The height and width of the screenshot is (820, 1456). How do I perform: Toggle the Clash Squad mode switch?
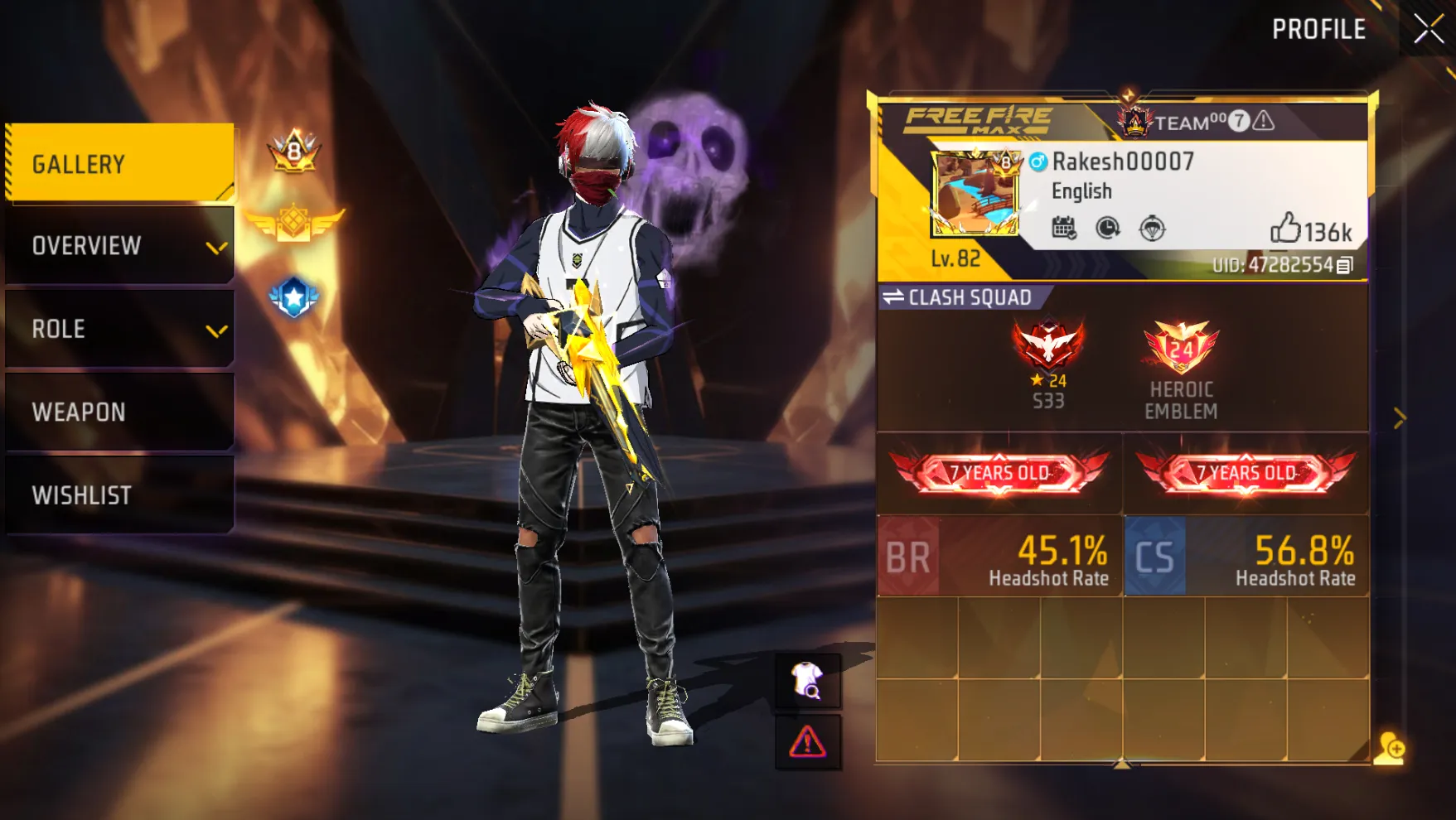893,297
